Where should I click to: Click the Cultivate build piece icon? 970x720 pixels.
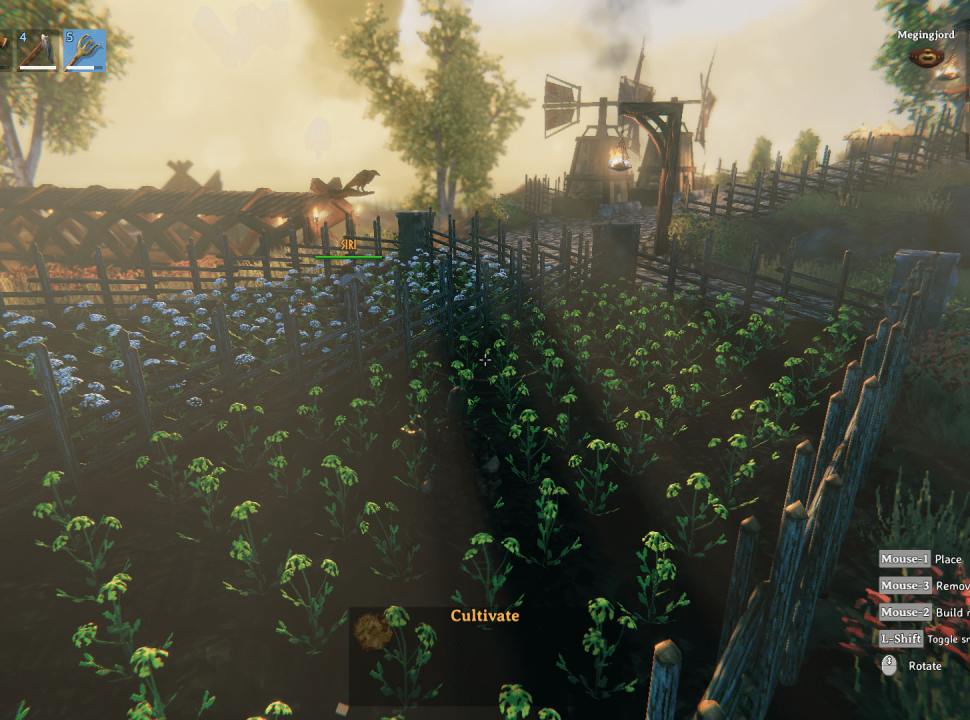pos(372,633)
